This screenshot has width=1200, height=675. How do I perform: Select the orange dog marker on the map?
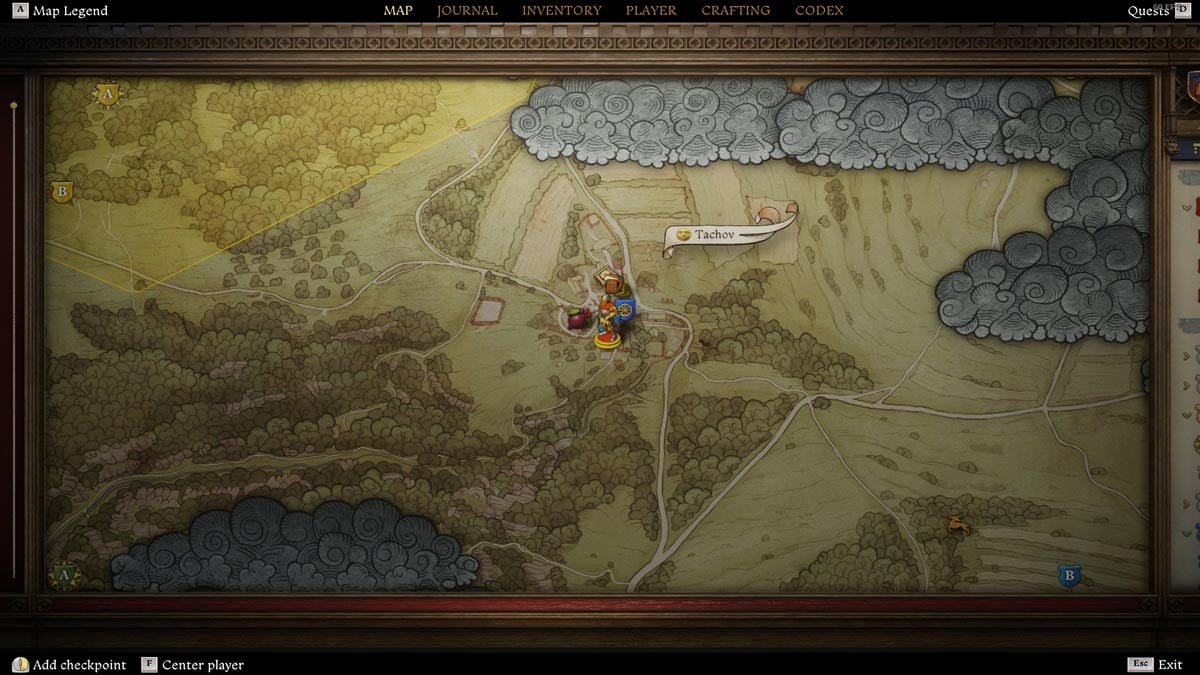(958, 523)
